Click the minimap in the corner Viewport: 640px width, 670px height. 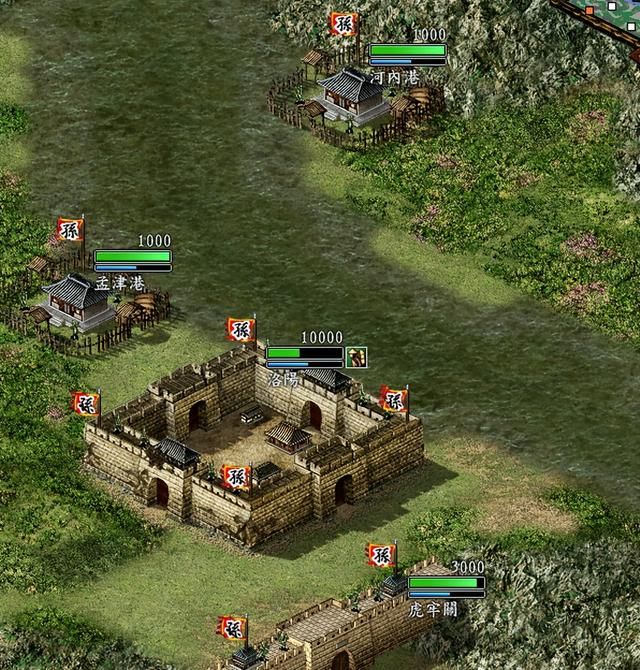tap(606, 14)
